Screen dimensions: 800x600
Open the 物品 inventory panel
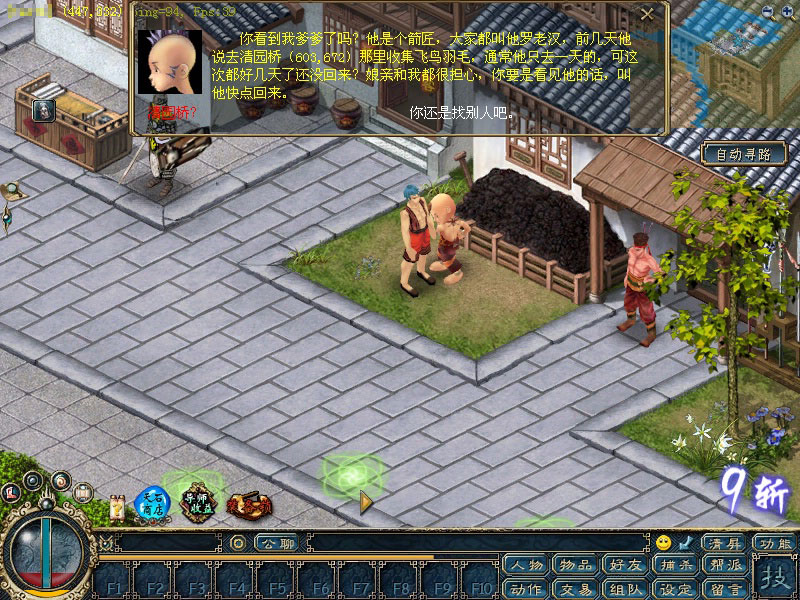pos(576,566)
